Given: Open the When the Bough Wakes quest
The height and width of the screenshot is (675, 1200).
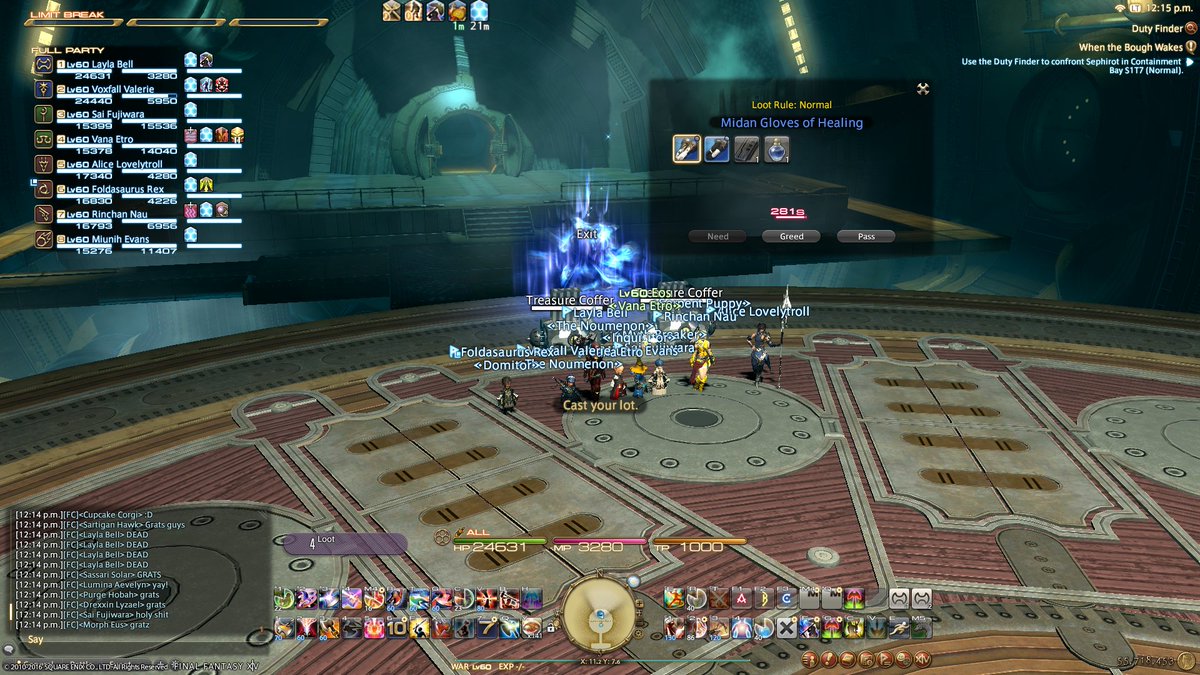Looking at the screenshot, I should (1131, 47).
